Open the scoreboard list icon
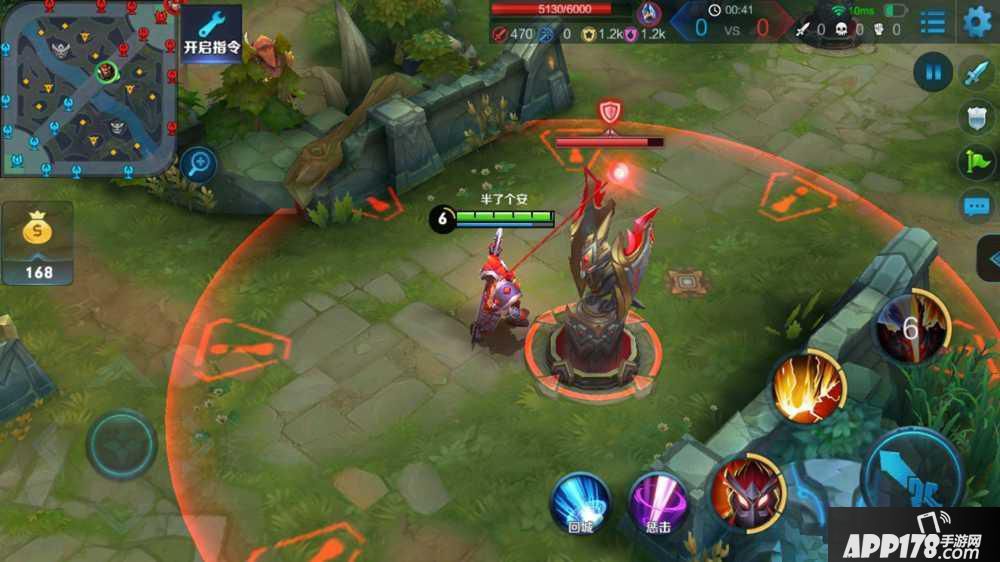Screen dimensions: 1000x562 (932, 22)
